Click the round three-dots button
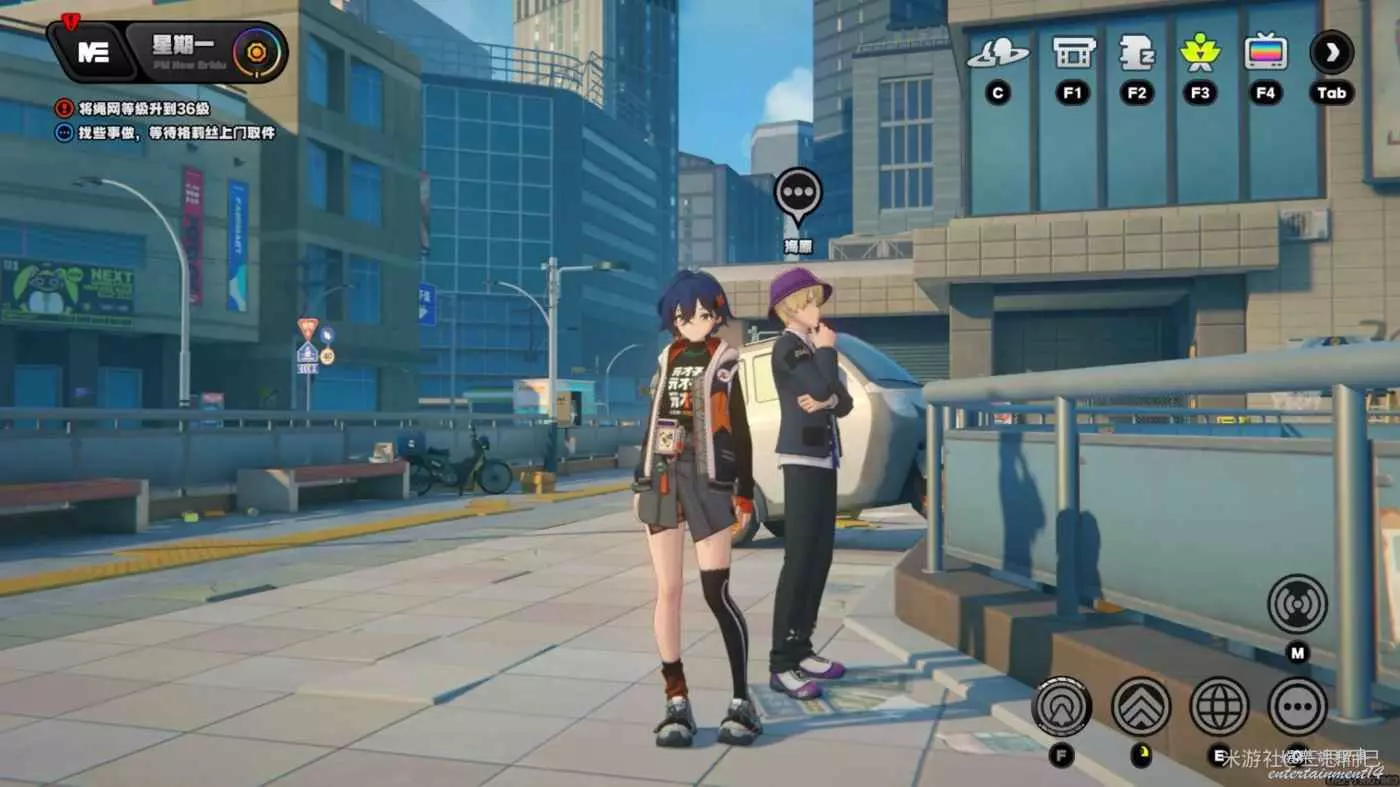The image size is (1400, 787). (x=1297, y=706)
